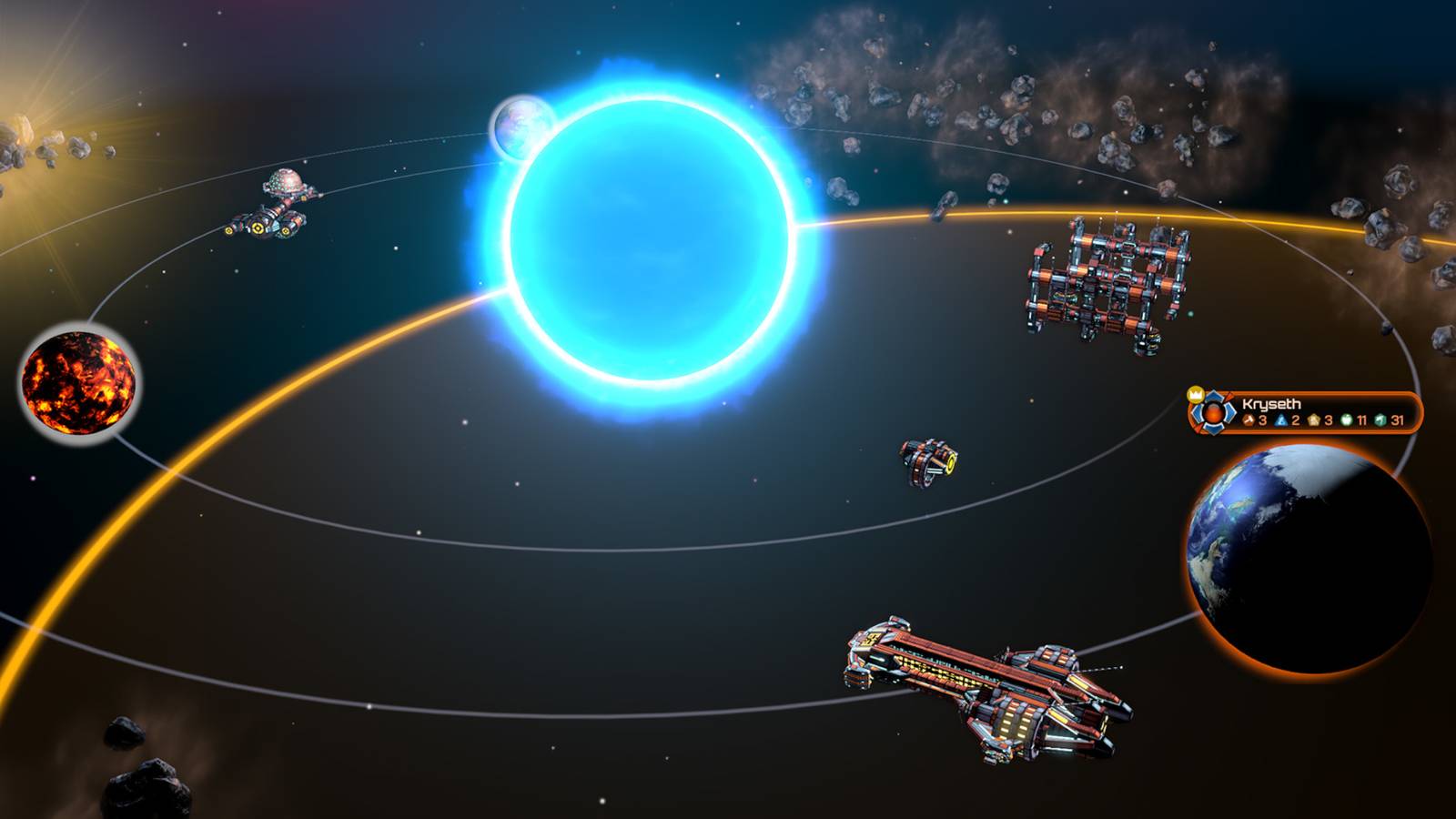Screen dimensions: 1456x819
Task: Select the mining vessel on the upper-left orbit
Action: (273, 205)
